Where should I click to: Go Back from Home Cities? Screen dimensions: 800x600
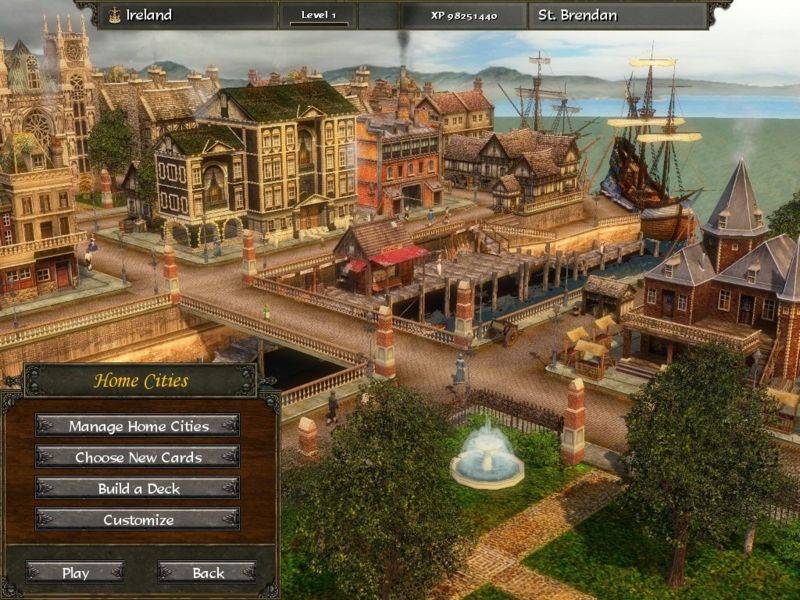tap(208, 573)
